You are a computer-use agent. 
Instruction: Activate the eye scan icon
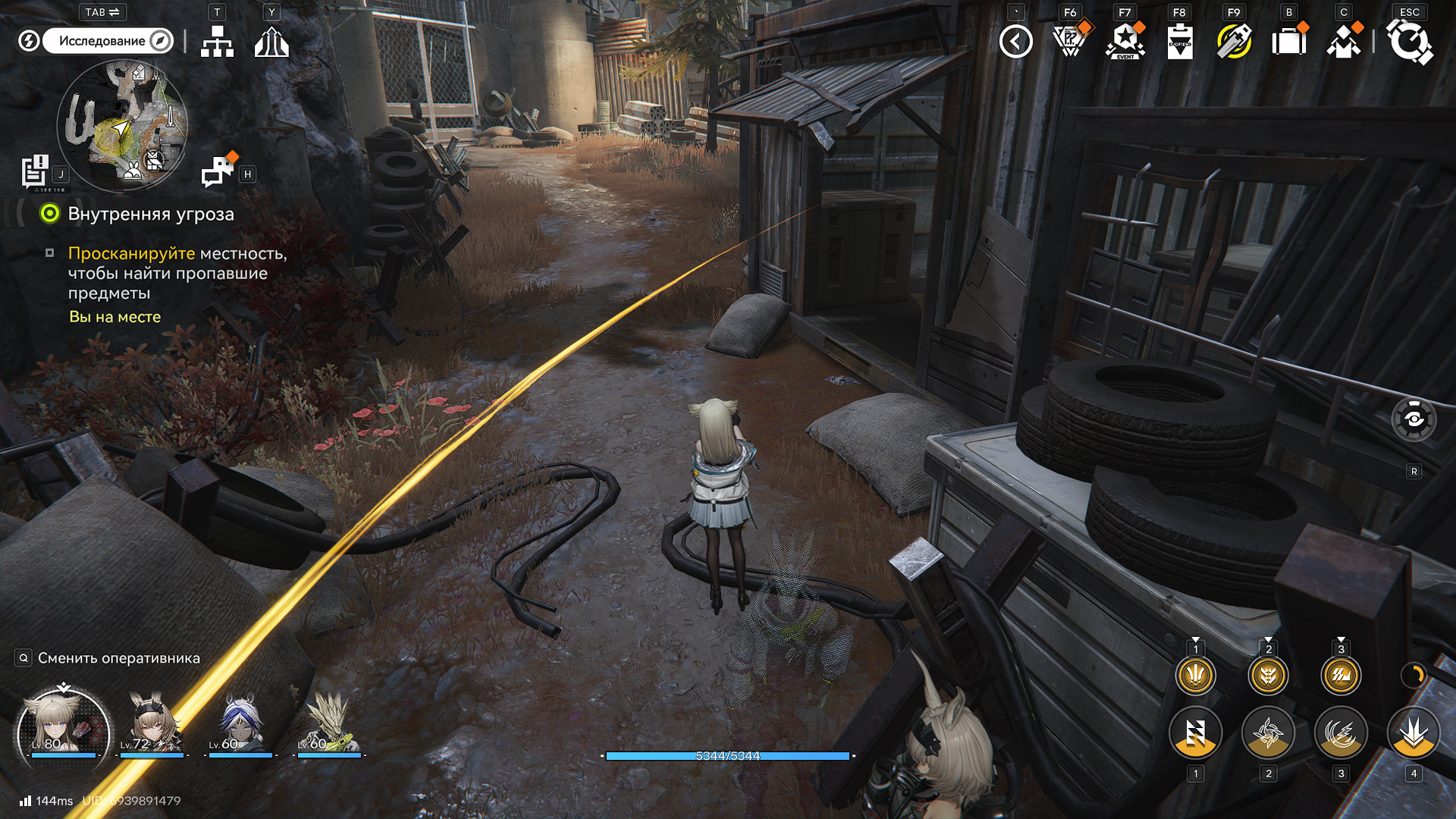pyautogui.click(x=1414, y=419)
